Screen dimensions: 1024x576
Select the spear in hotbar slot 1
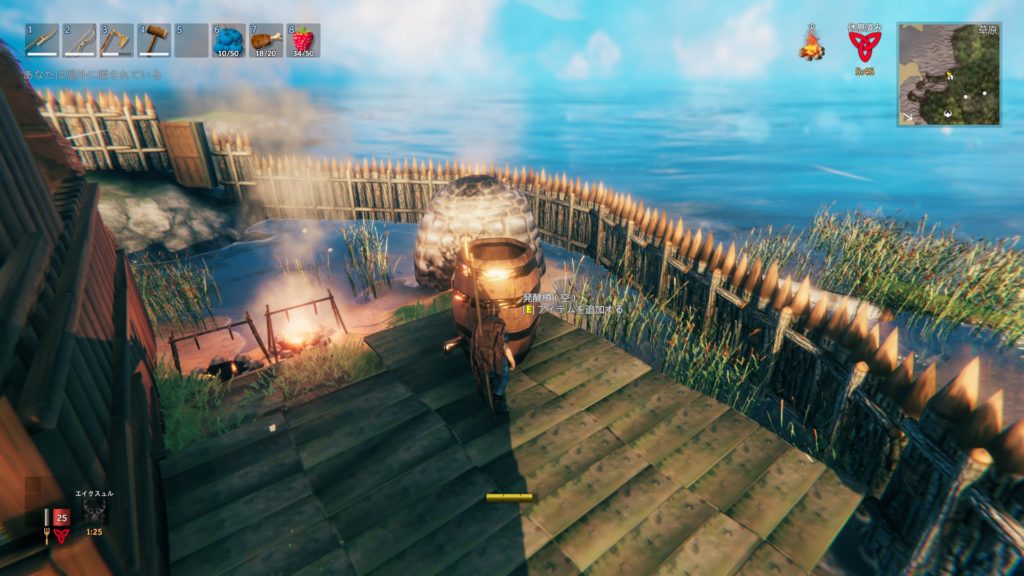42,40
